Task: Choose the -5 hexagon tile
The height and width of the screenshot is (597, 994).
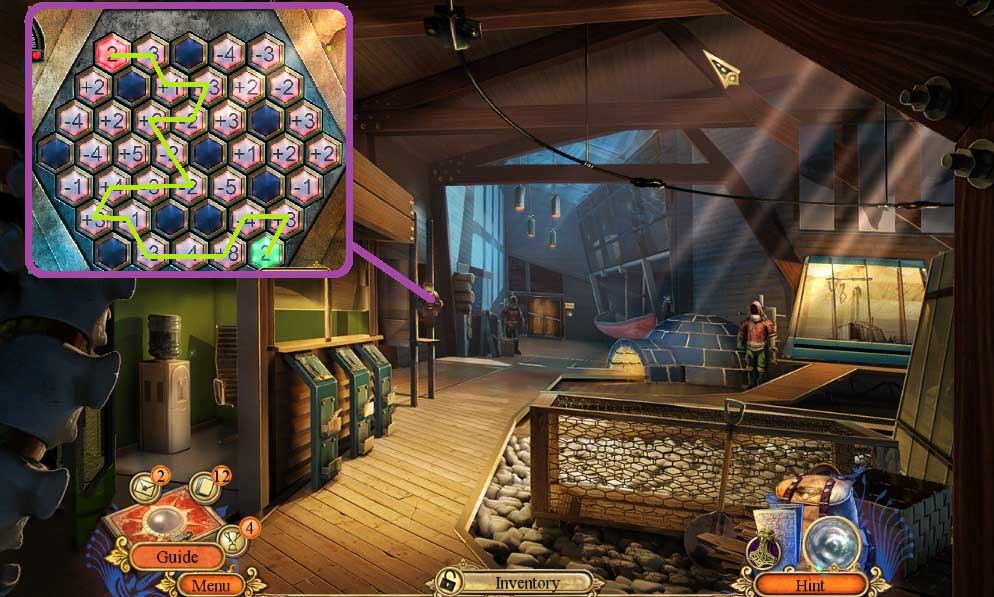Action: coord(227,186)
